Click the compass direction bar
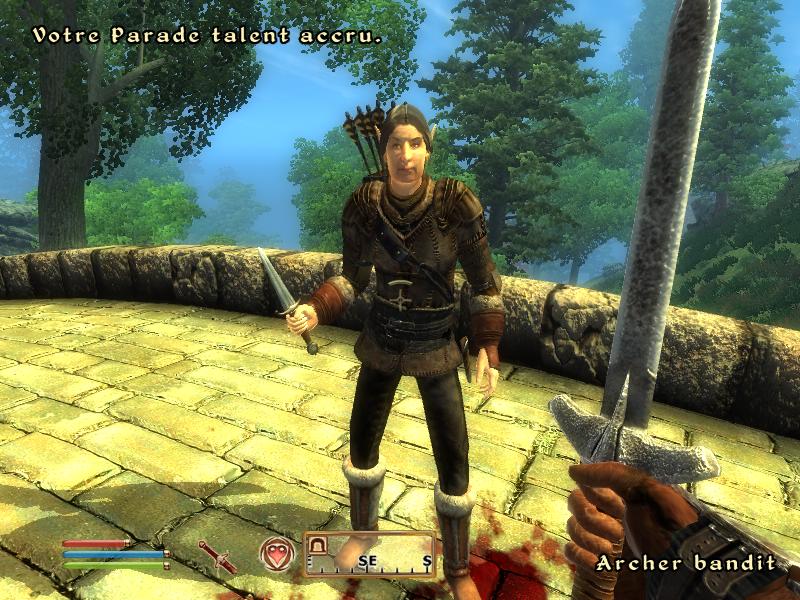This screenshot has height=600, width=800. click(x=370, y=556)
